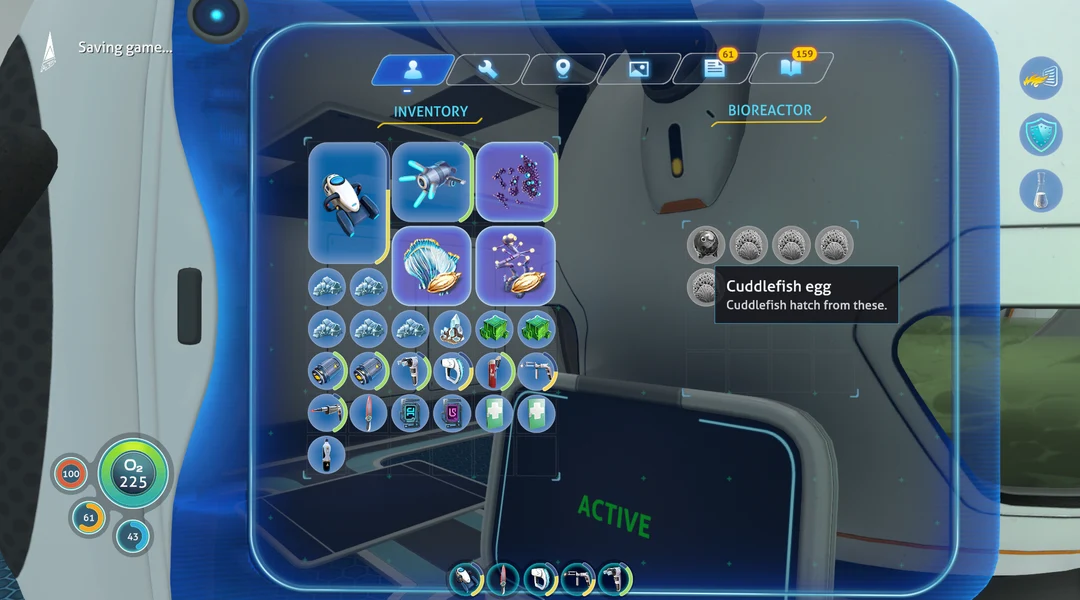Screen dimensions: 1080x600
Task: Open the databank book tab
Action: tap(790, 69)
